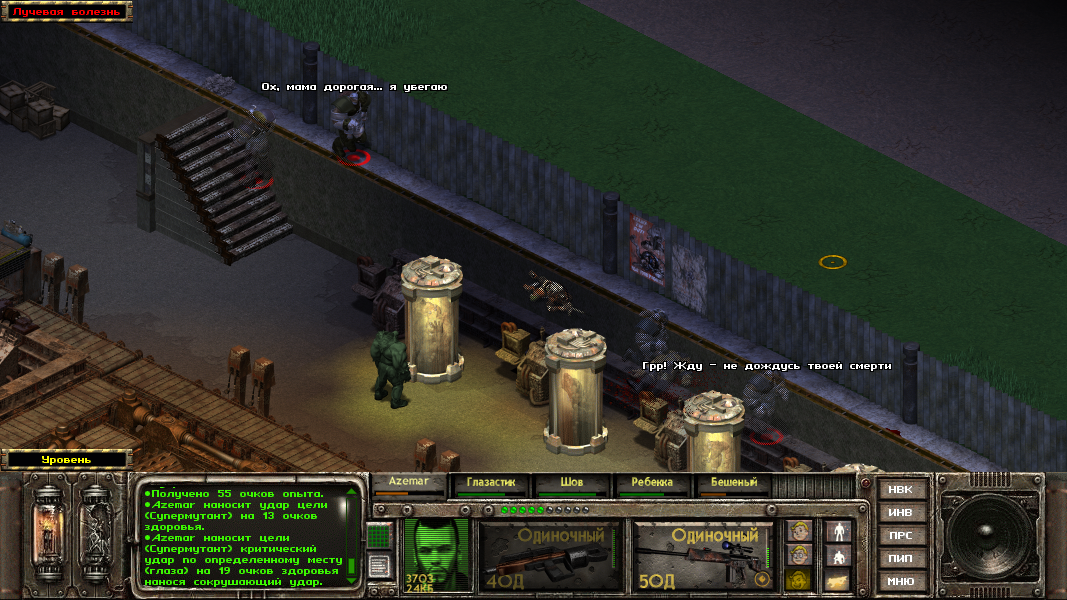Select the scoped sniper rifle weapon slot
1067x600 pixels.
[x=703, y=556]
